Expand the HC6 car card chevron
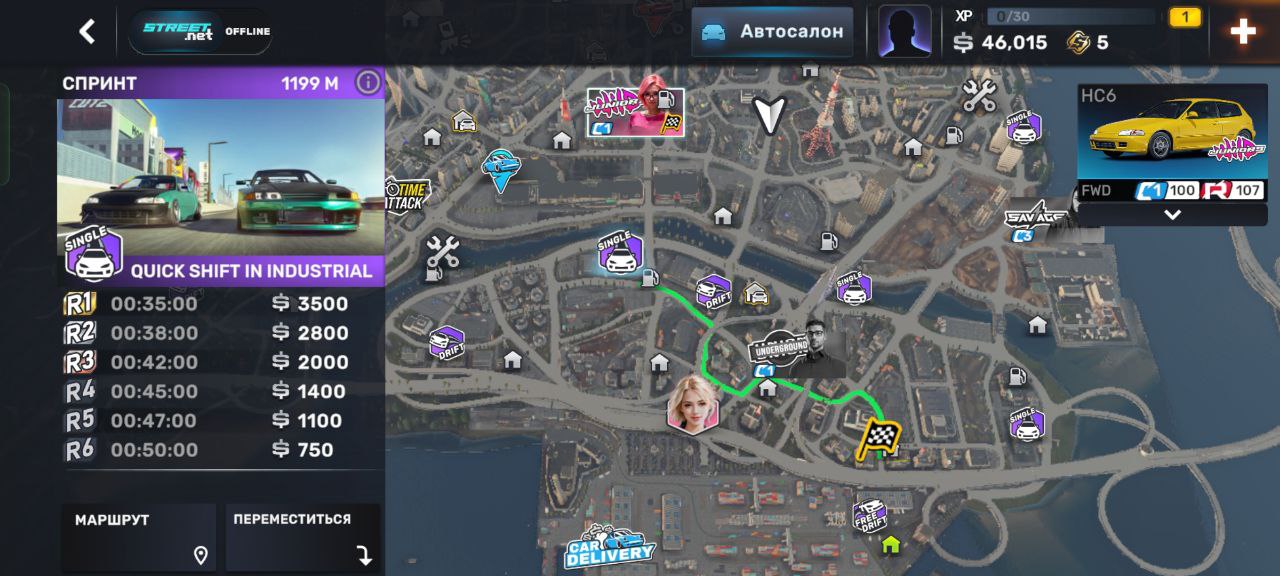Screen dimensions: 1280x576 pos(1172,215)
